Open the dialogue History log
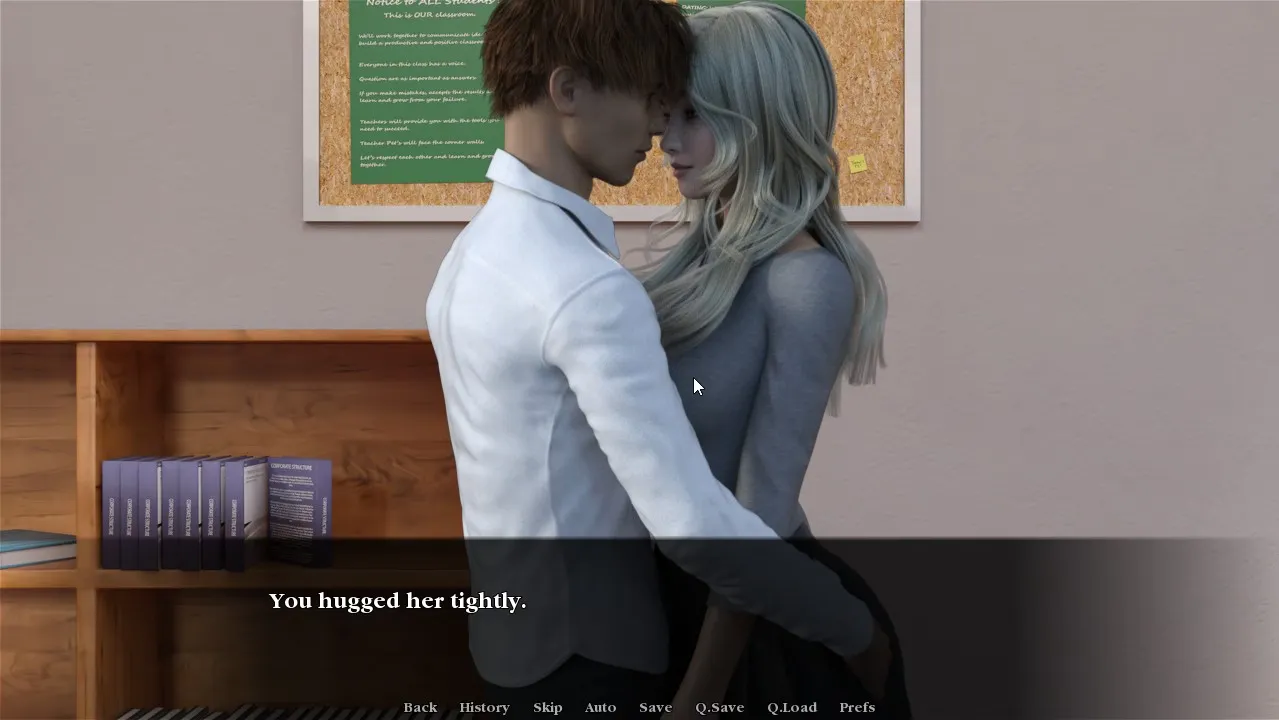1279x720 pixels. coord(484,707)
